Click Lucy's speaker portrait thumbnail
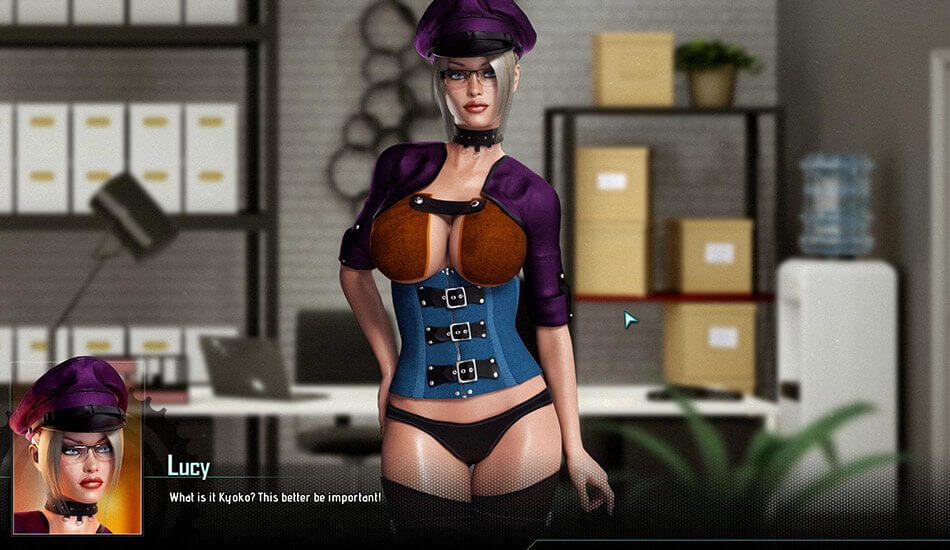Viewport: 950px width, 550px height. click(76, 447)
